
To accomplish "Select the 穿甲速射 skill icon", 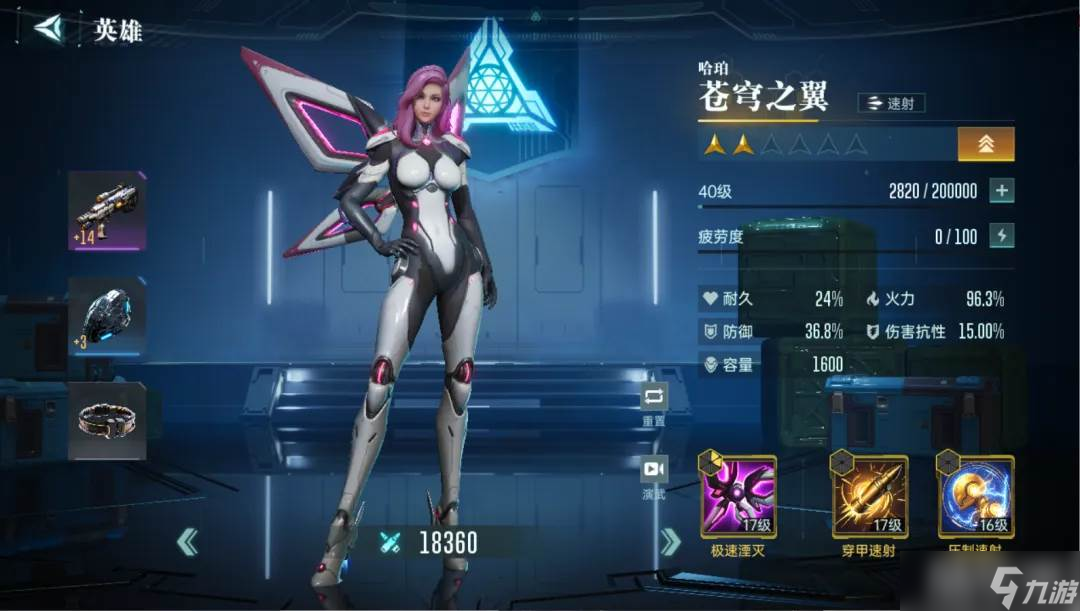I will coord(871,497).
